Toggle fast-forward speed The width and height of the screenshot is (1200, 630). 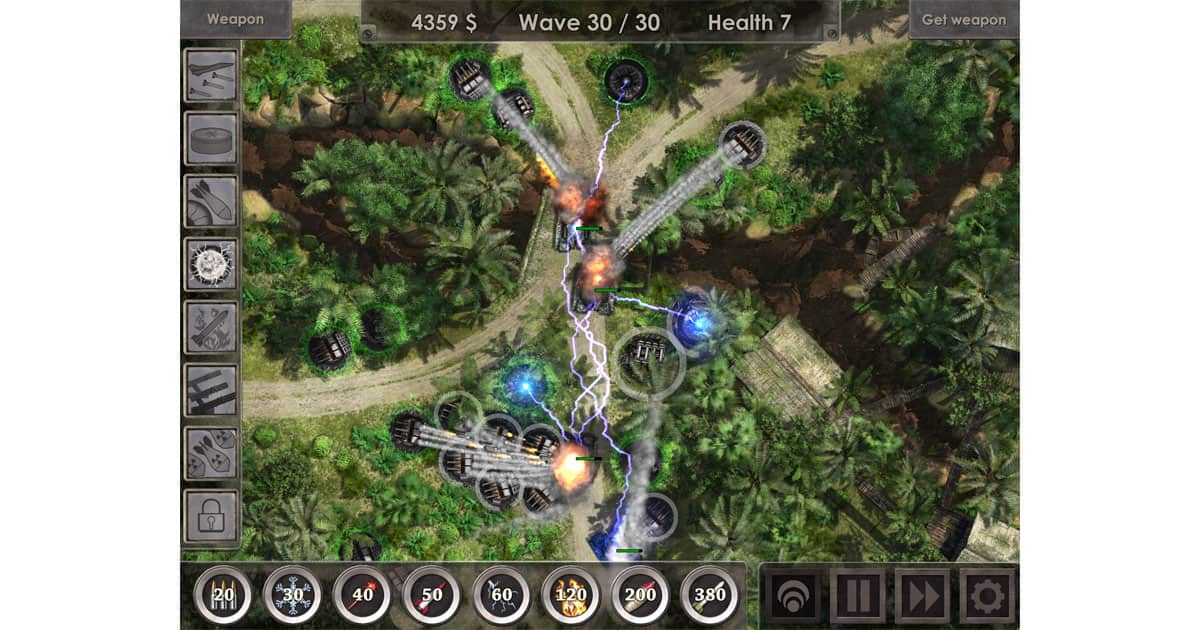point(922,596)
